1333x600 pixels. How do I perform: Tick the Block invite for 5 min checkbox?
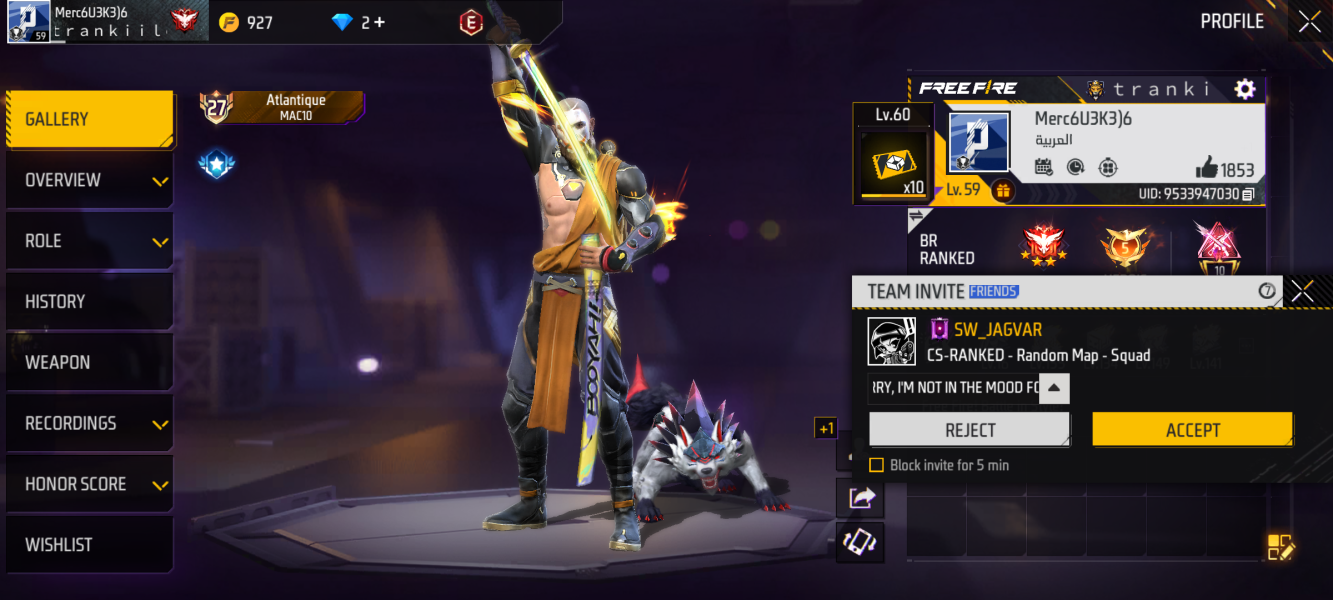(x=876, y=465)
